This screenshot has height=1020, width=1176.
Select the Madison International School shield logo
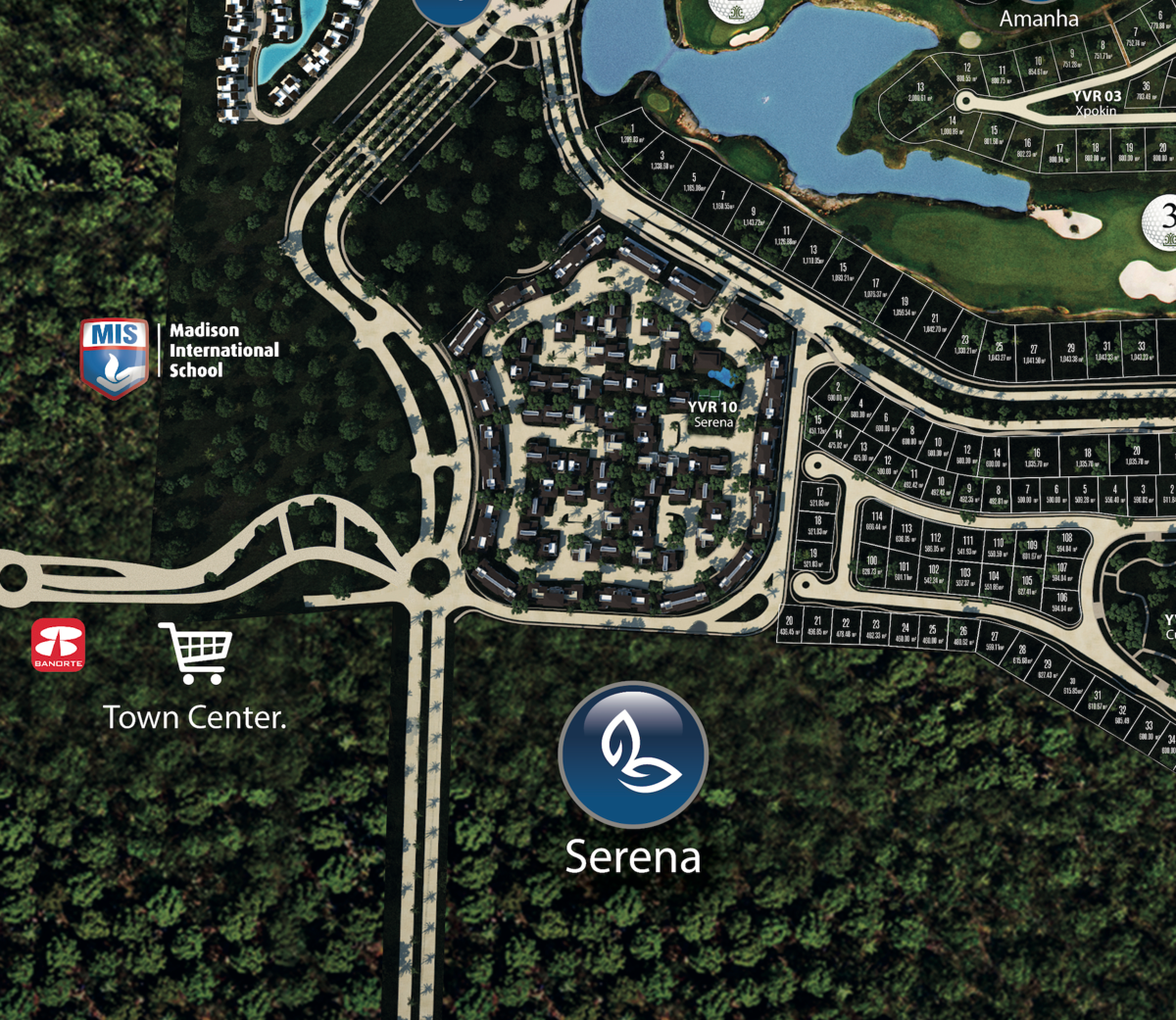[x=115, y=358]
